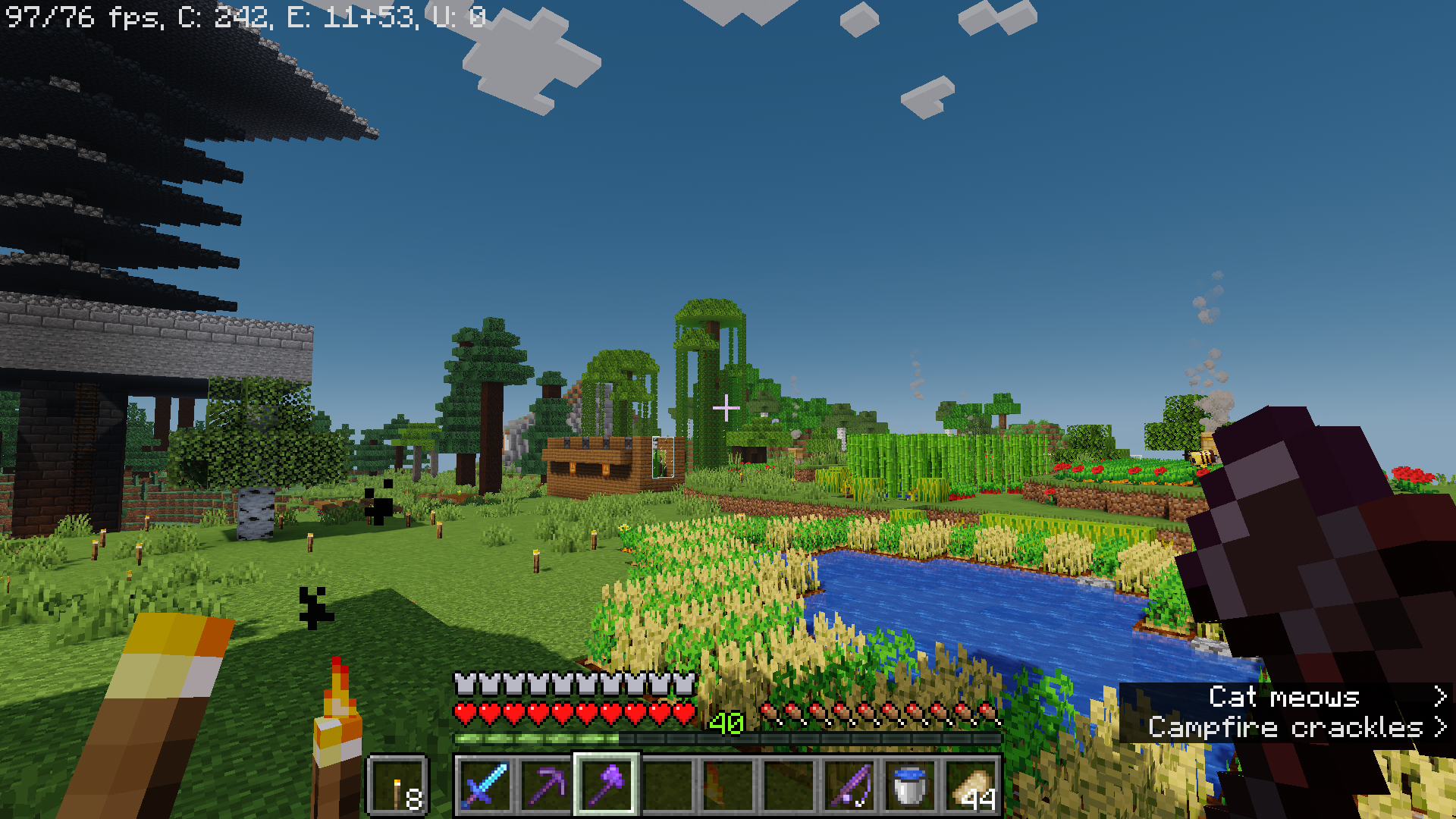
Task: Click the arrow after Campfire crackles
Action: (1439, 727)
